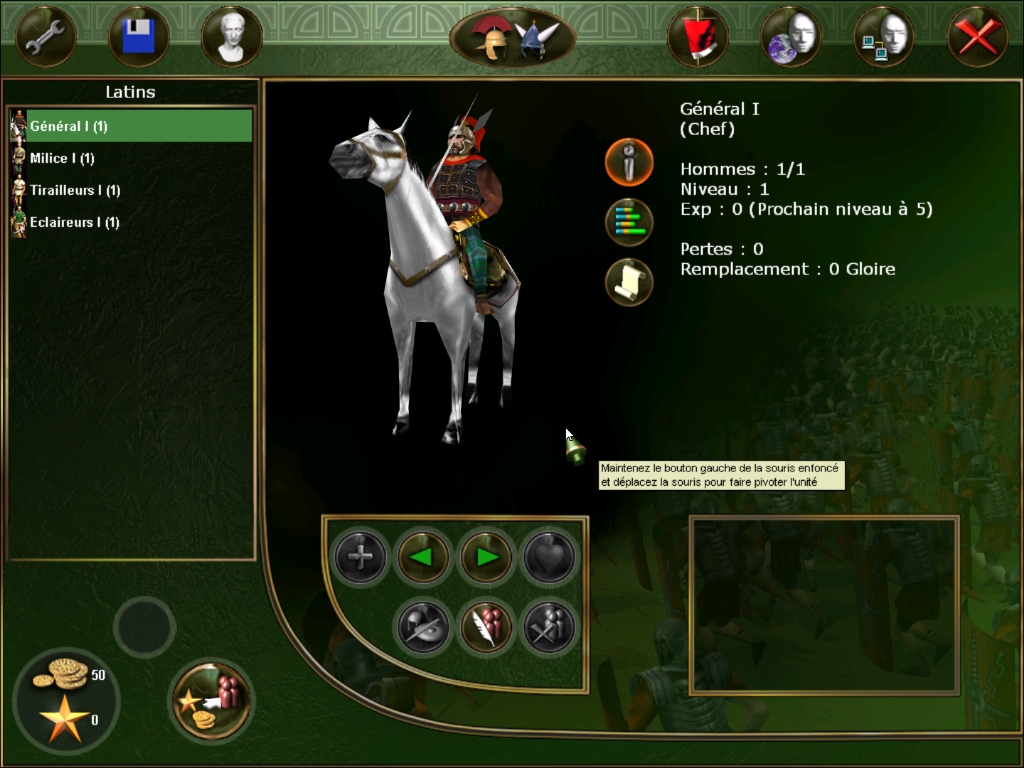Click the feather and soldiers button
Screen dimensions: 1024x768
pyautogui.click(x=486, y=627)
